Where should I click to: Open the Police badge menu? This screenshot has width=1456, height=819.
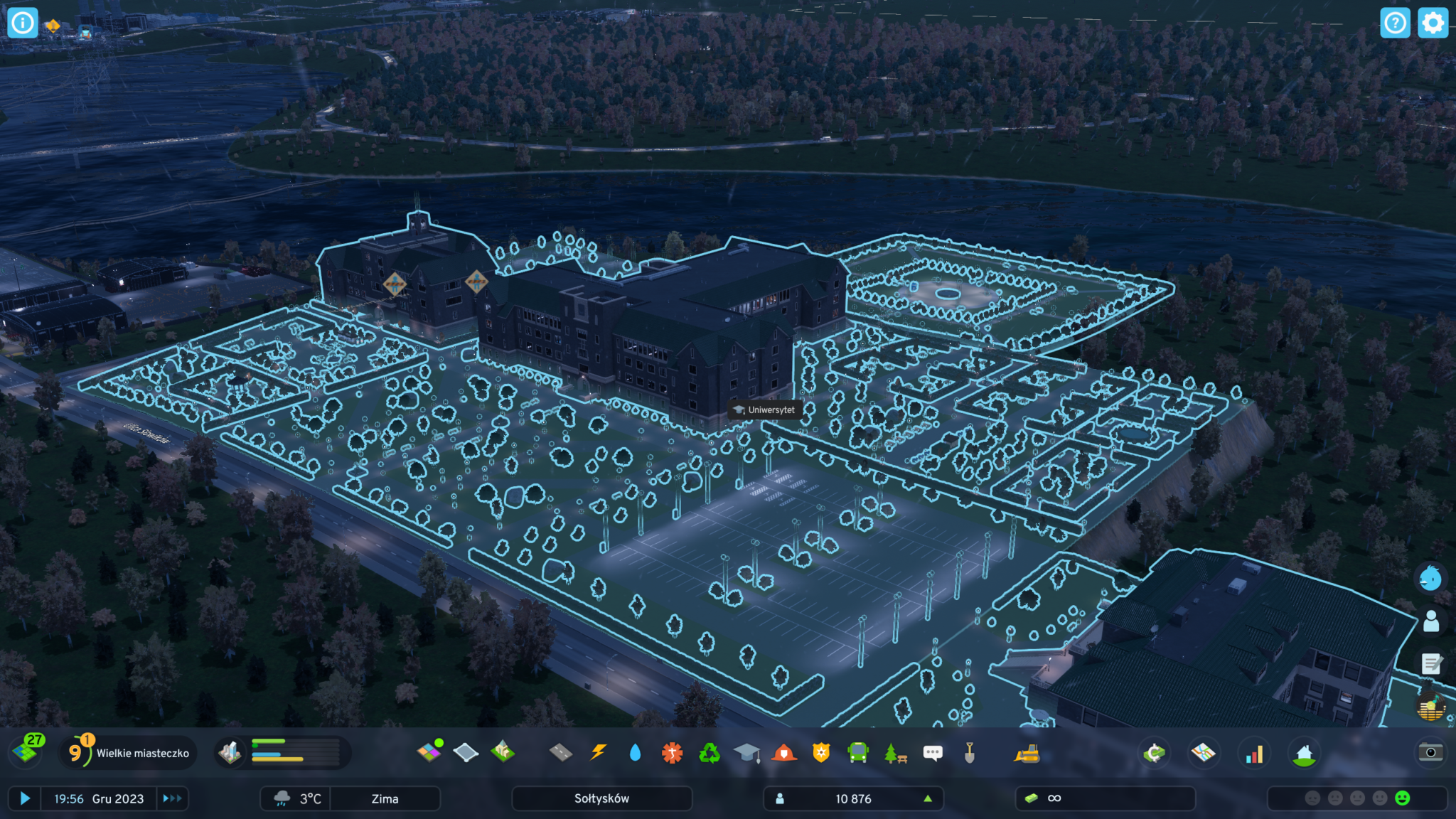(x=821, y=752)
